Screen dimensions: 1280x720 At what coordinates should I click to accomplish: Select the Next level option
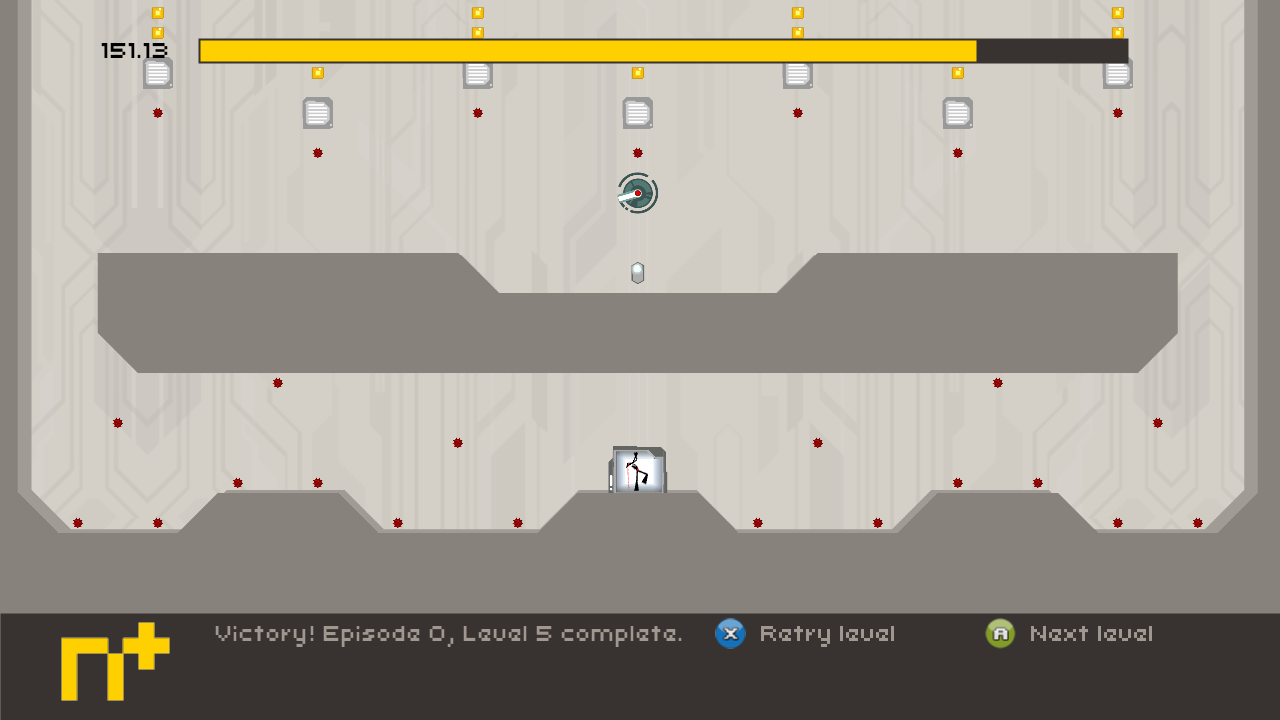[1070, 634]
